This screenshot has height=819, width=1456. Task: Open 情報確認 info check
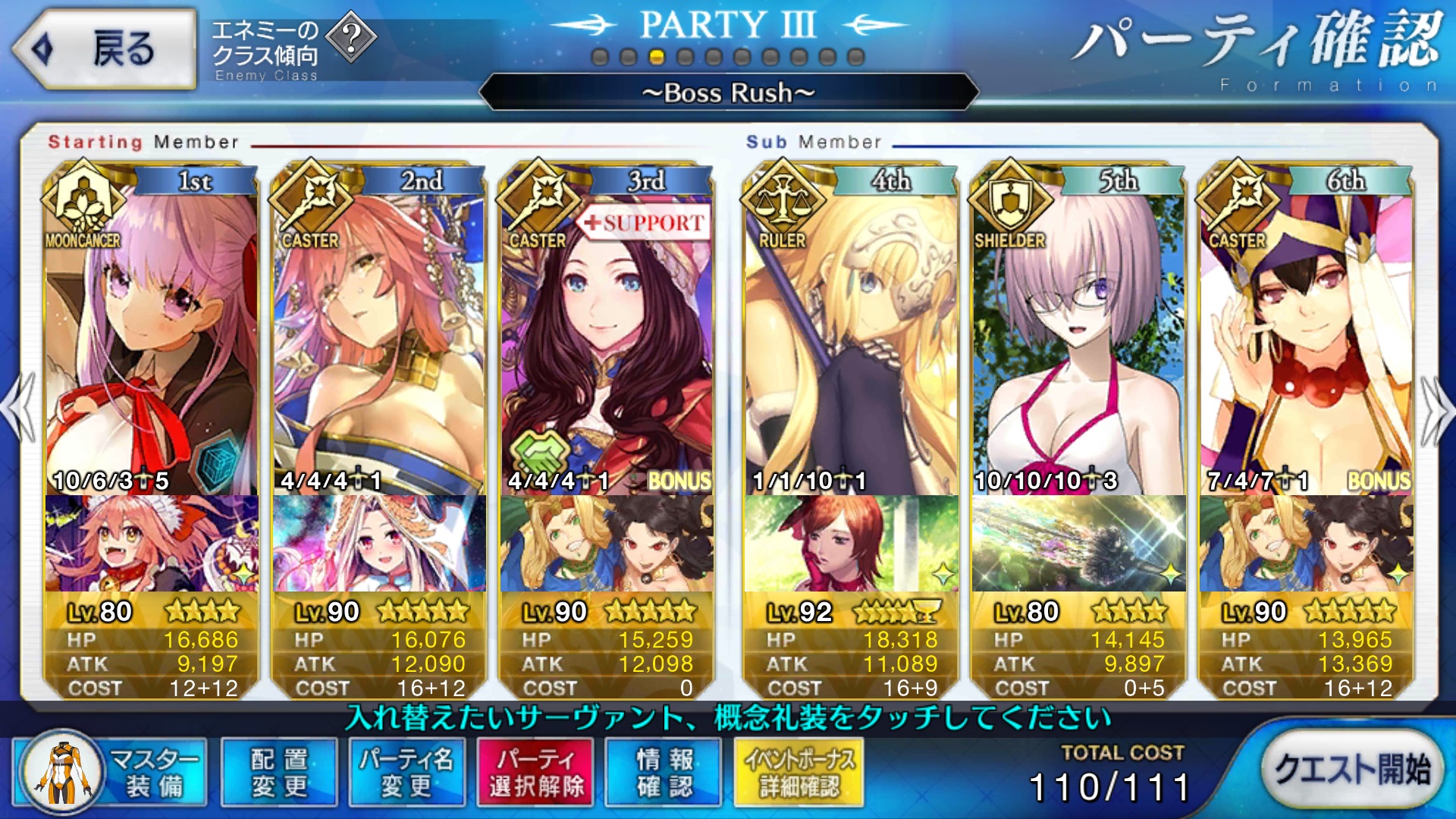coord(664,772)
